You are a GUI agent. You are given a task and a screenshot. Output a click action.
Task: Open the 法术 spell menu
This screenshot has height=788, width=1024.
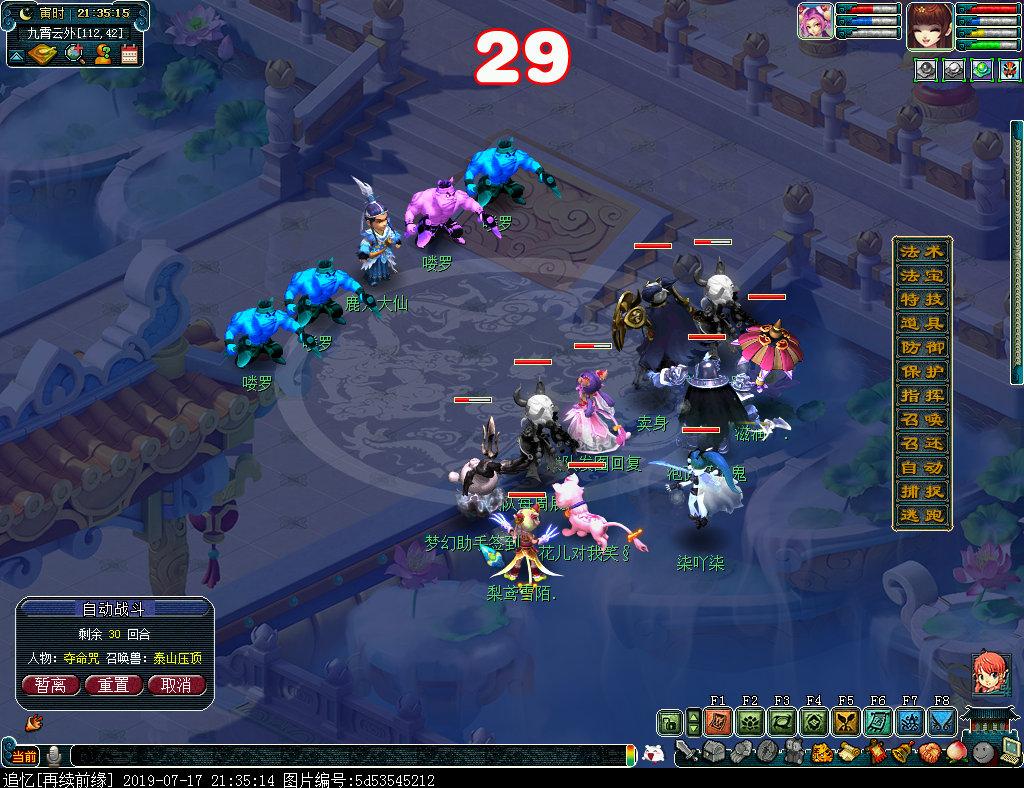921,251
